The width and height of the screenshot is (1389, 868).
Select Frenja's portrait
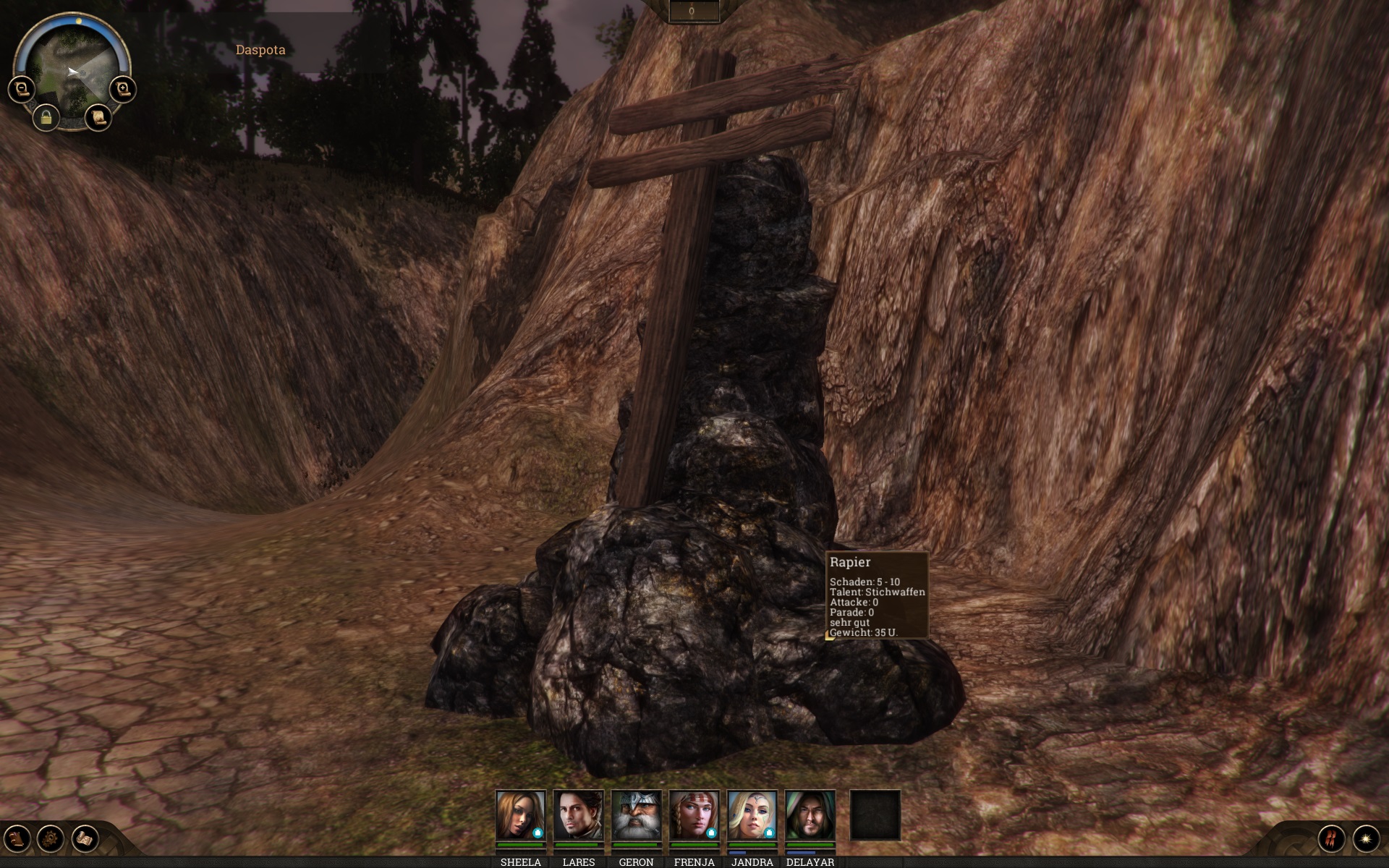point(694,815)
